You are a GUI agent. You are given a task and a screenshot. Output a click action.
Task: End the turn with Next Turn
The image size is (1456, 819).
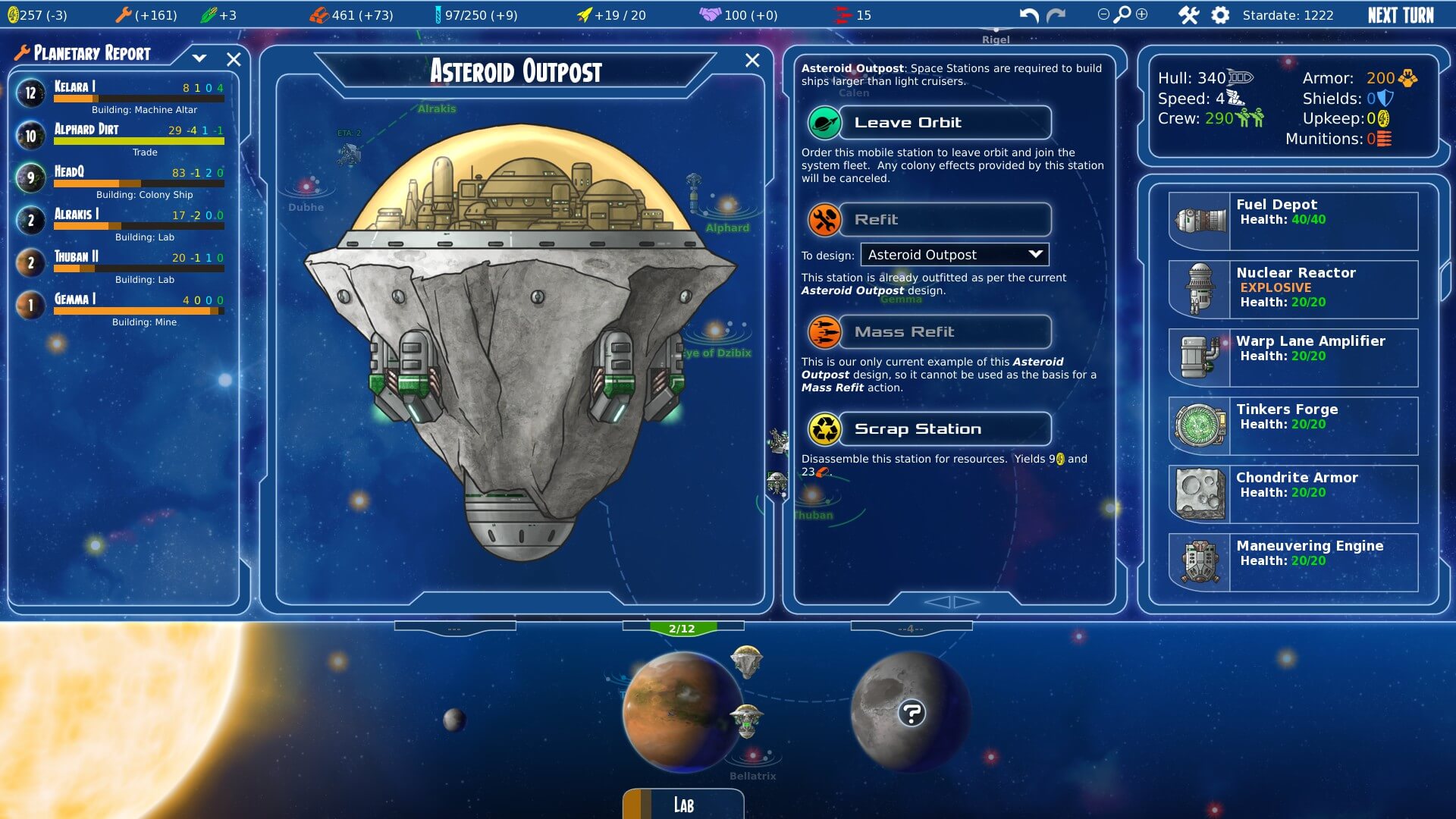pos(1400,15)
